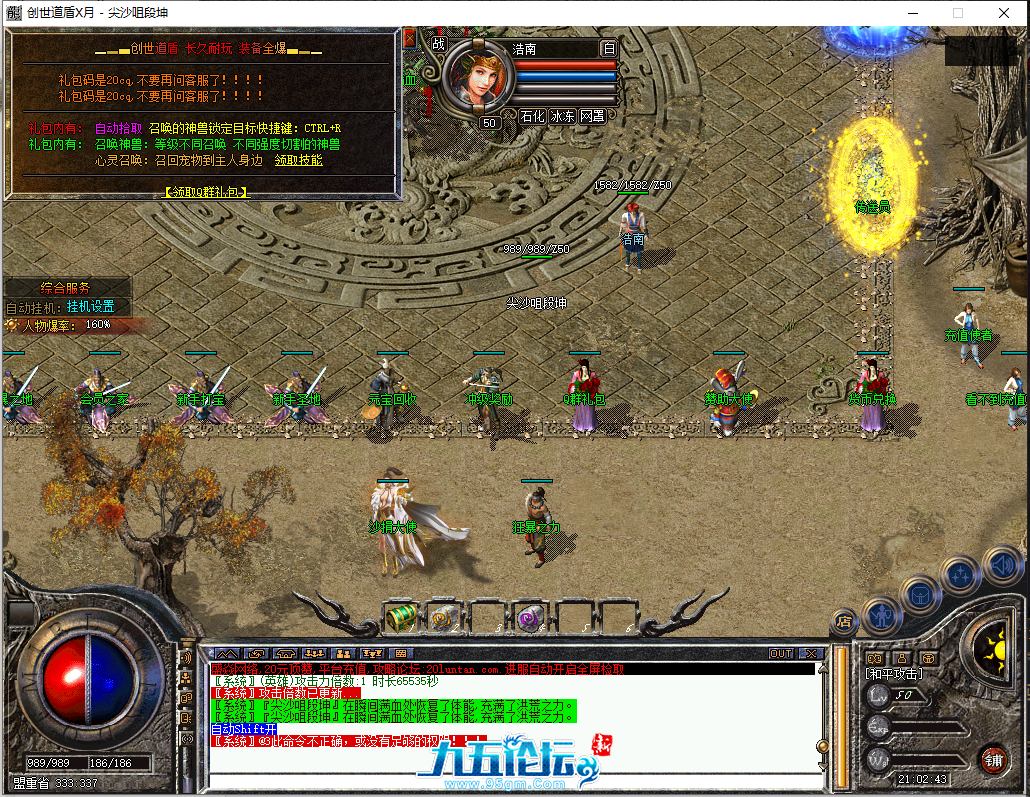Open the character equipment round button
1030x797 pixels.
coord(882,611)
